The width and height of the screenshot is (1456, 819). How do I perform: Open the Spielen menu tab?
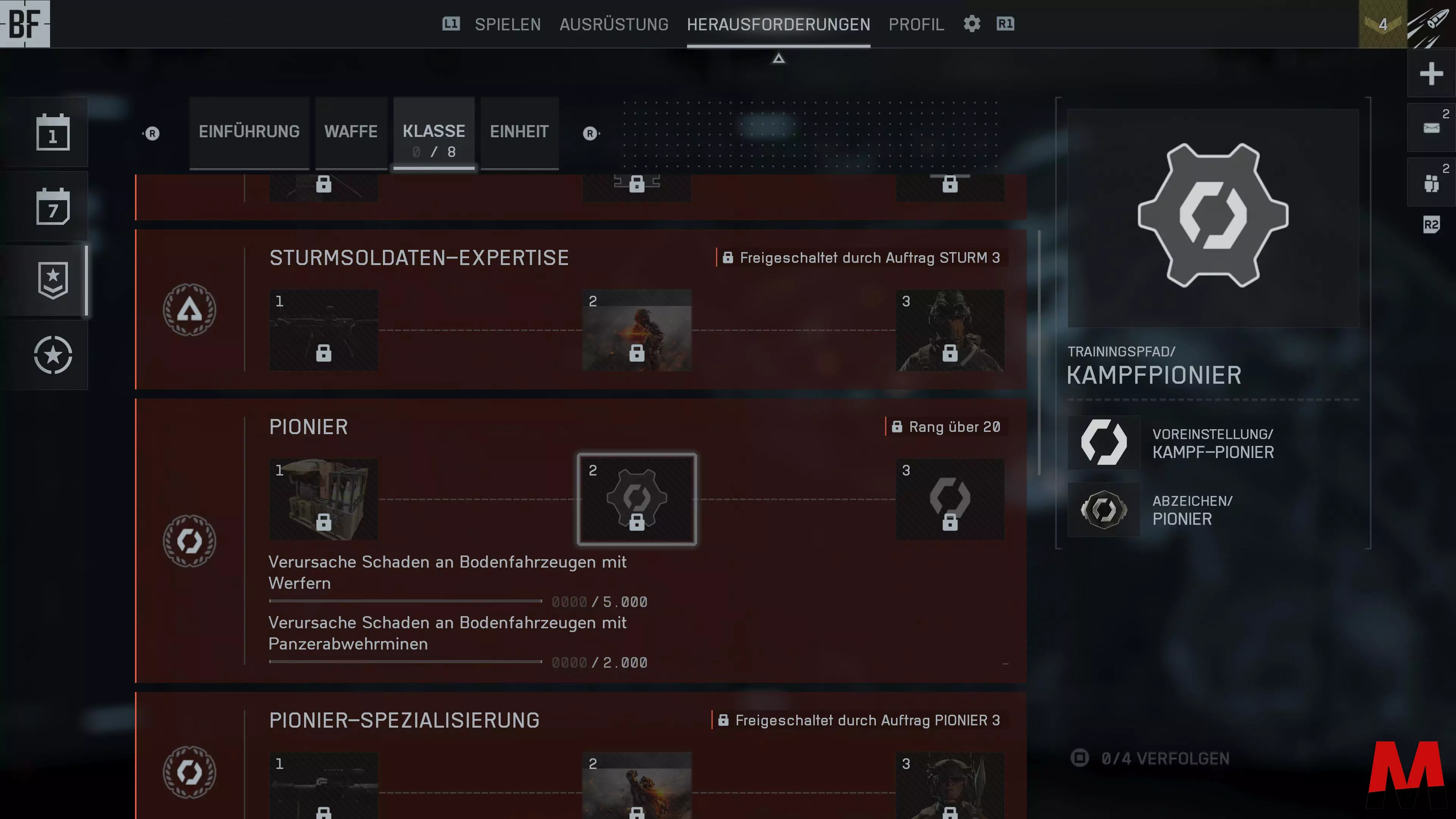pos(507,24)
